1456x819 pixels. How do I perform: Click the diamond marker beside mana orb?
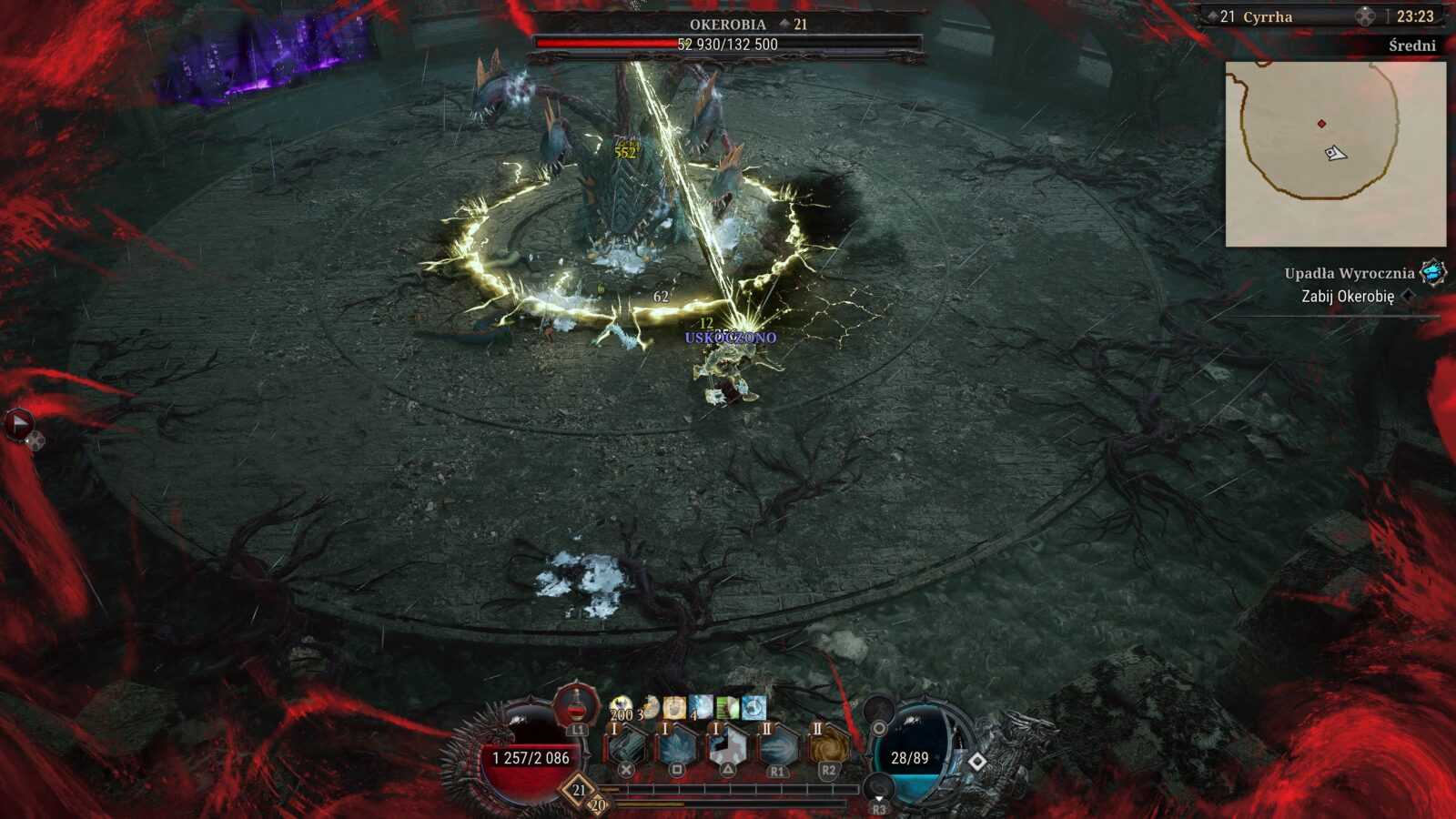coord(976,761)
